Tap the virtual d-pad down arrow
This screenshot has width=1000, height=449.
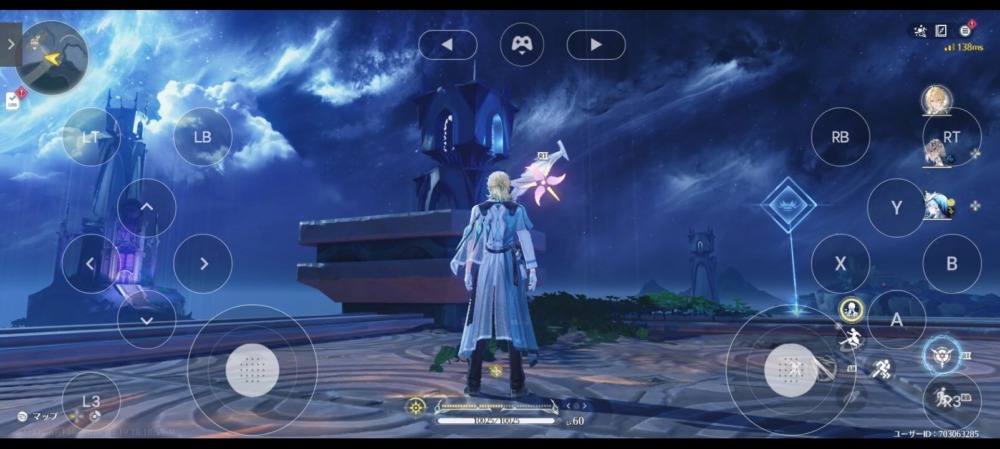click(x=147, y=319)
